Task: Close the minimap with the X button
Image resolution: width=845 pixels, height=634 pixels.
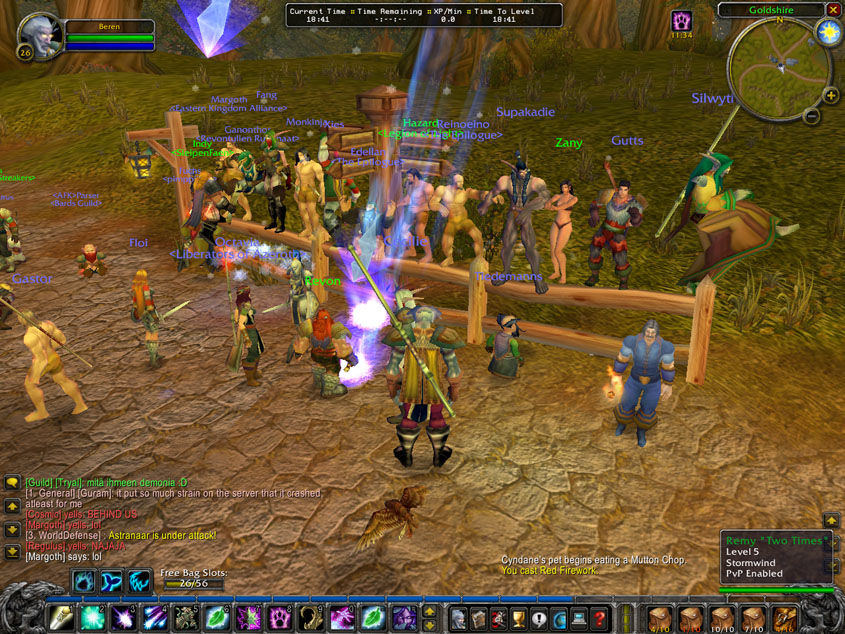Action: coord(833,10)
